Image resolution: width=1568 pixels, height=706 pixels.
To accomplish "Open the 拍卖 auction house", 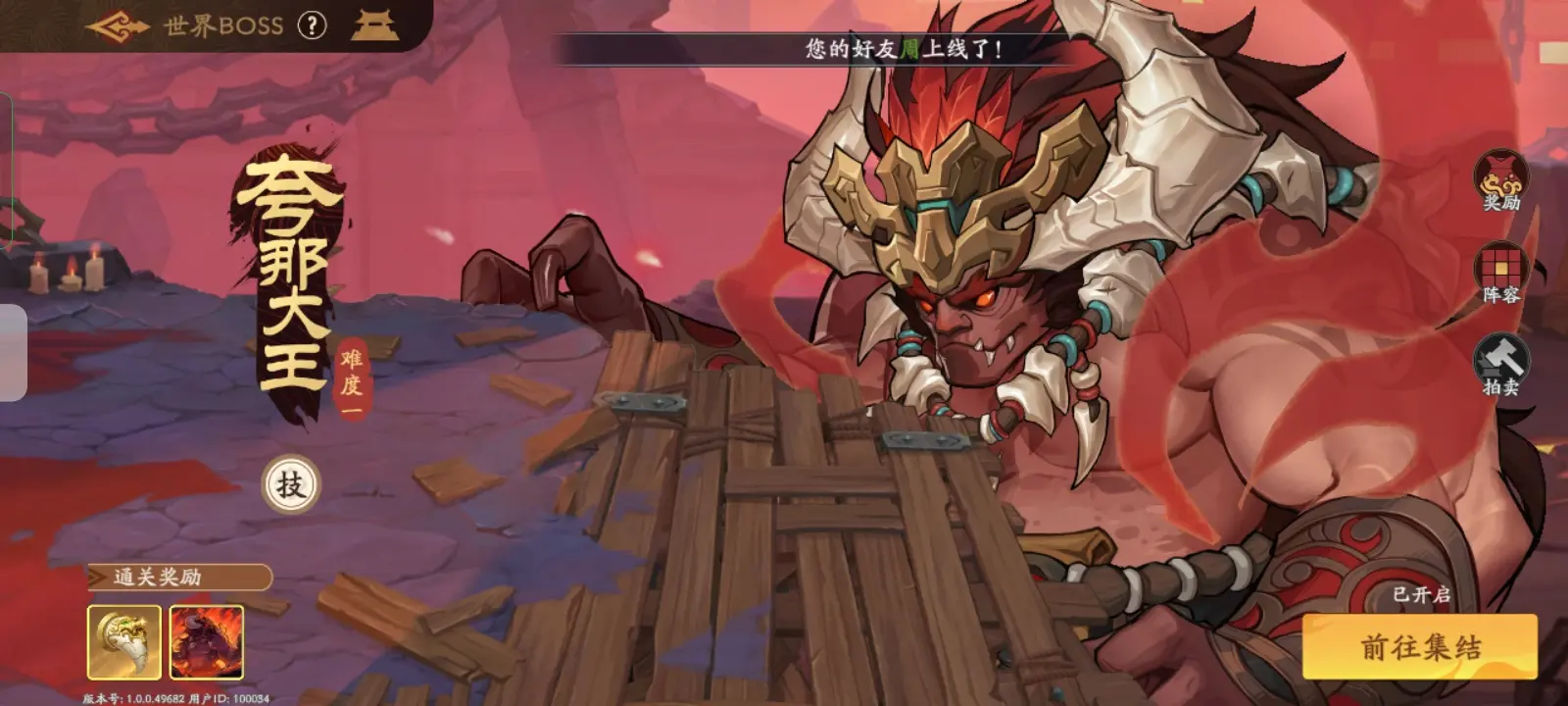I will pos(1500,365).
